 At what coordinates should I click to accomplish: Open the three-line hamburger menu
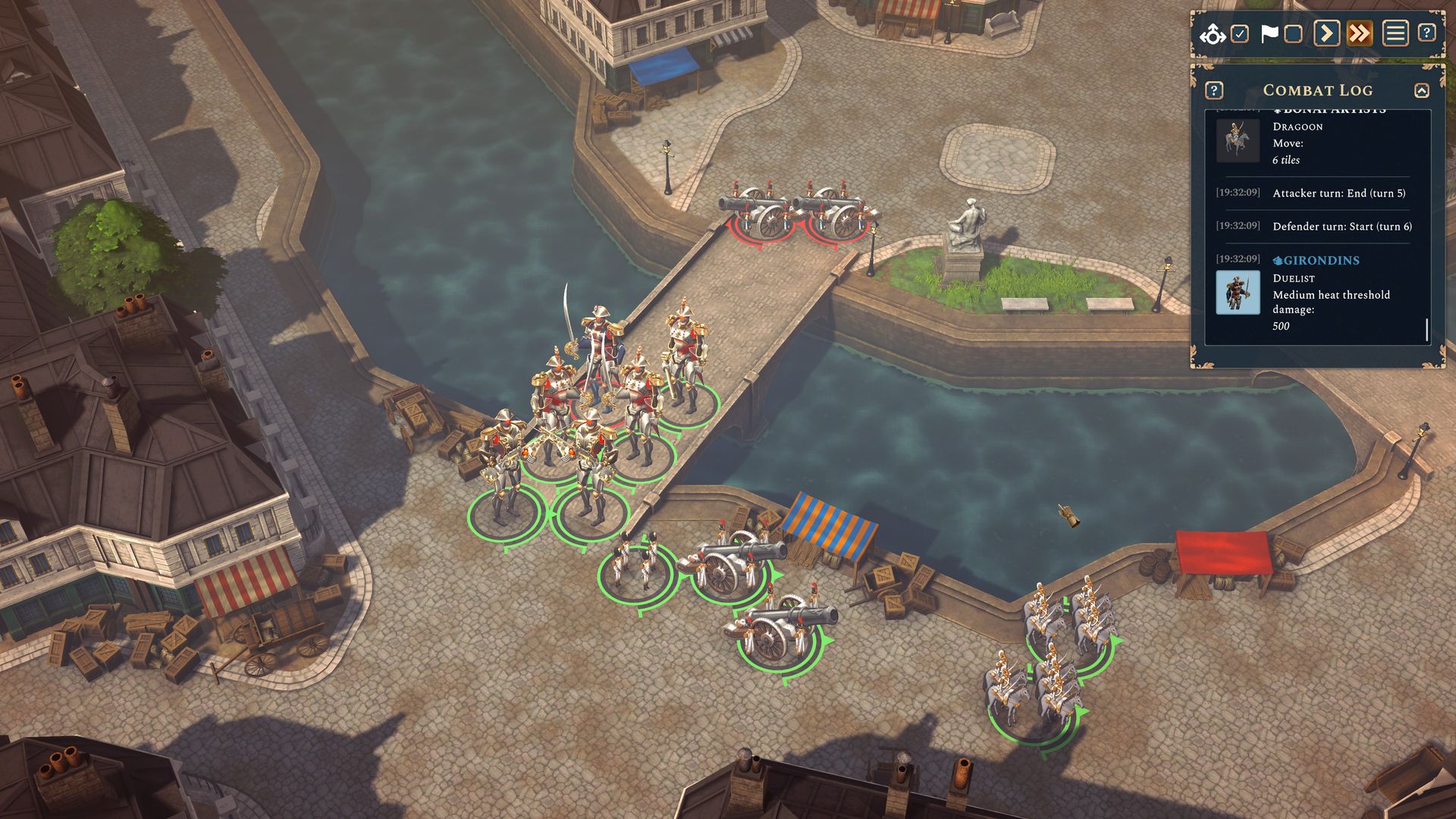[1395, 33]
